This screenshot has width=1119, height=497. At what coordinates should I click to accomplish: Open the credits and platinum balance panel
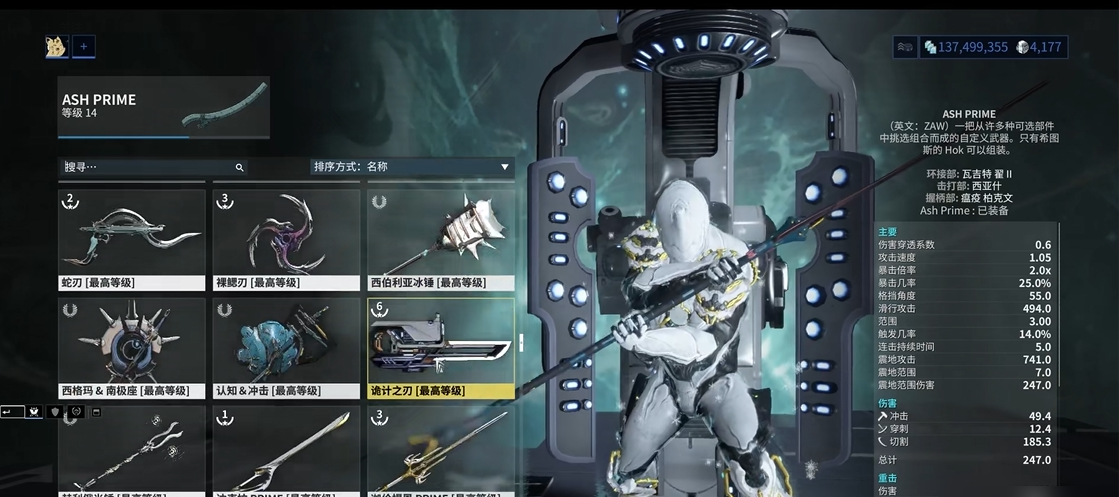coord(994,47)
